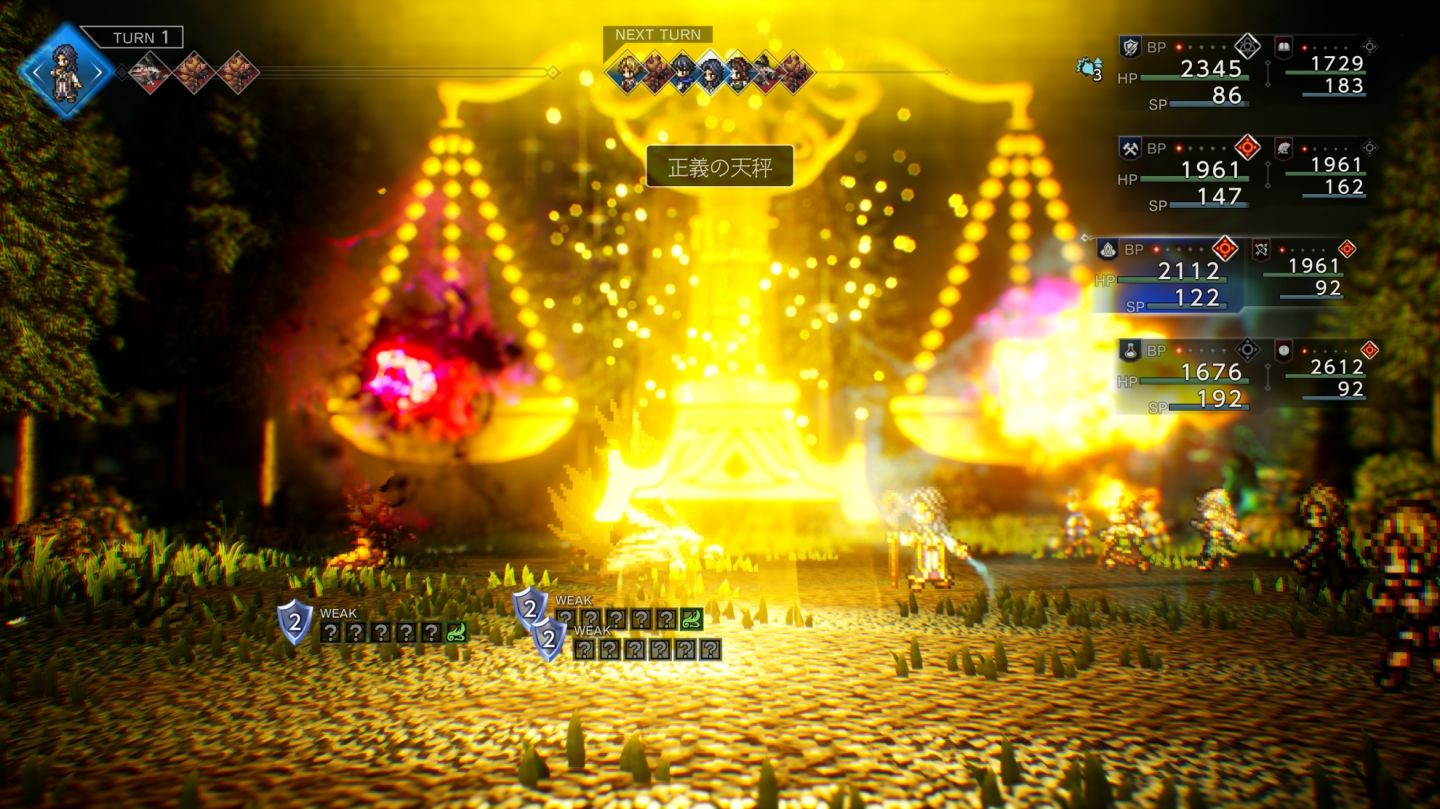Pick the highlighted party panel showing 2112 HP
Viewport: 1440px width, 809px height.
click(1170, 275)
